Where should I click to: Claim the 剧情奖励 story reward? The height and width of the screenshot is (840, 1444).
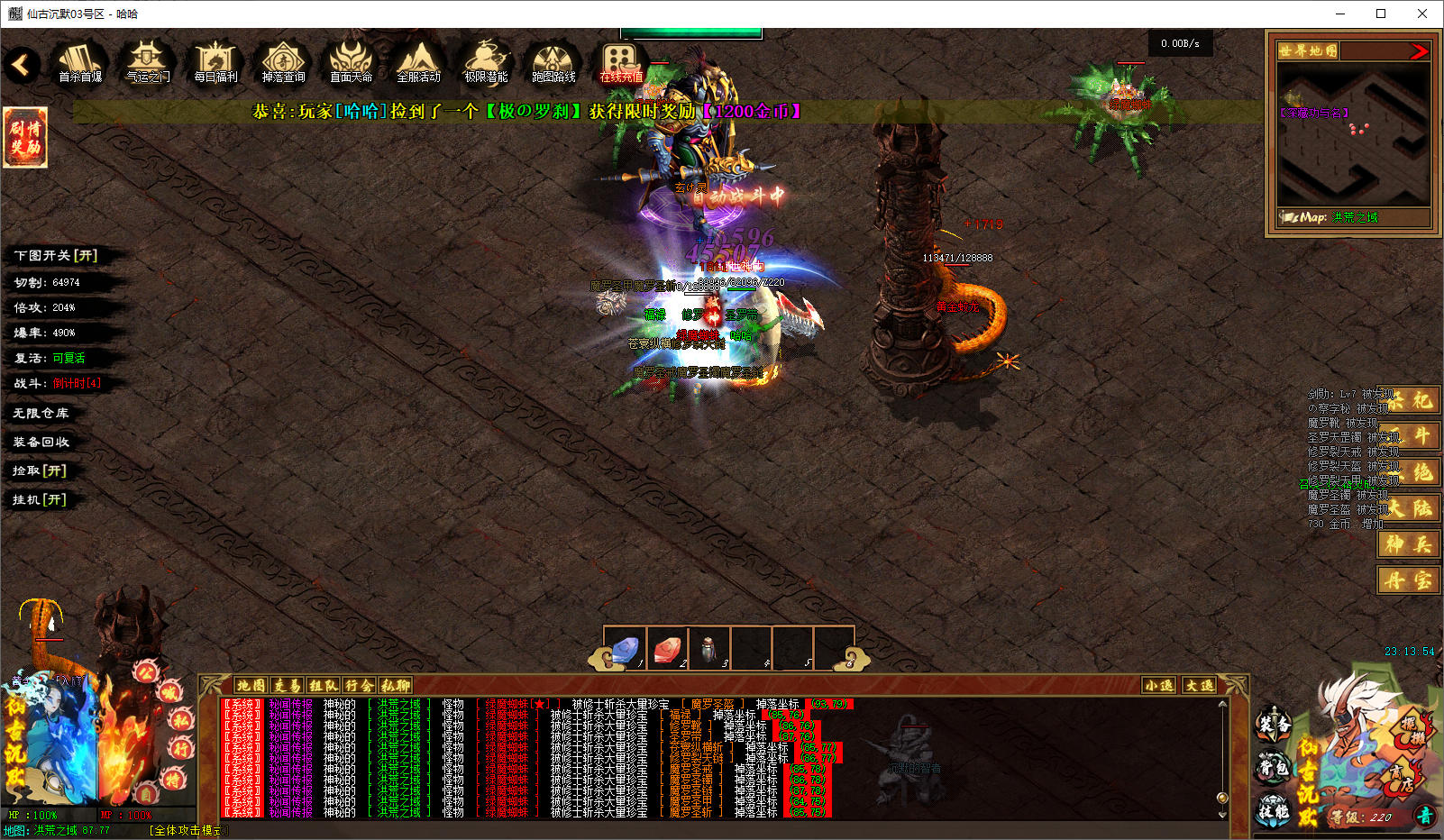25,137
